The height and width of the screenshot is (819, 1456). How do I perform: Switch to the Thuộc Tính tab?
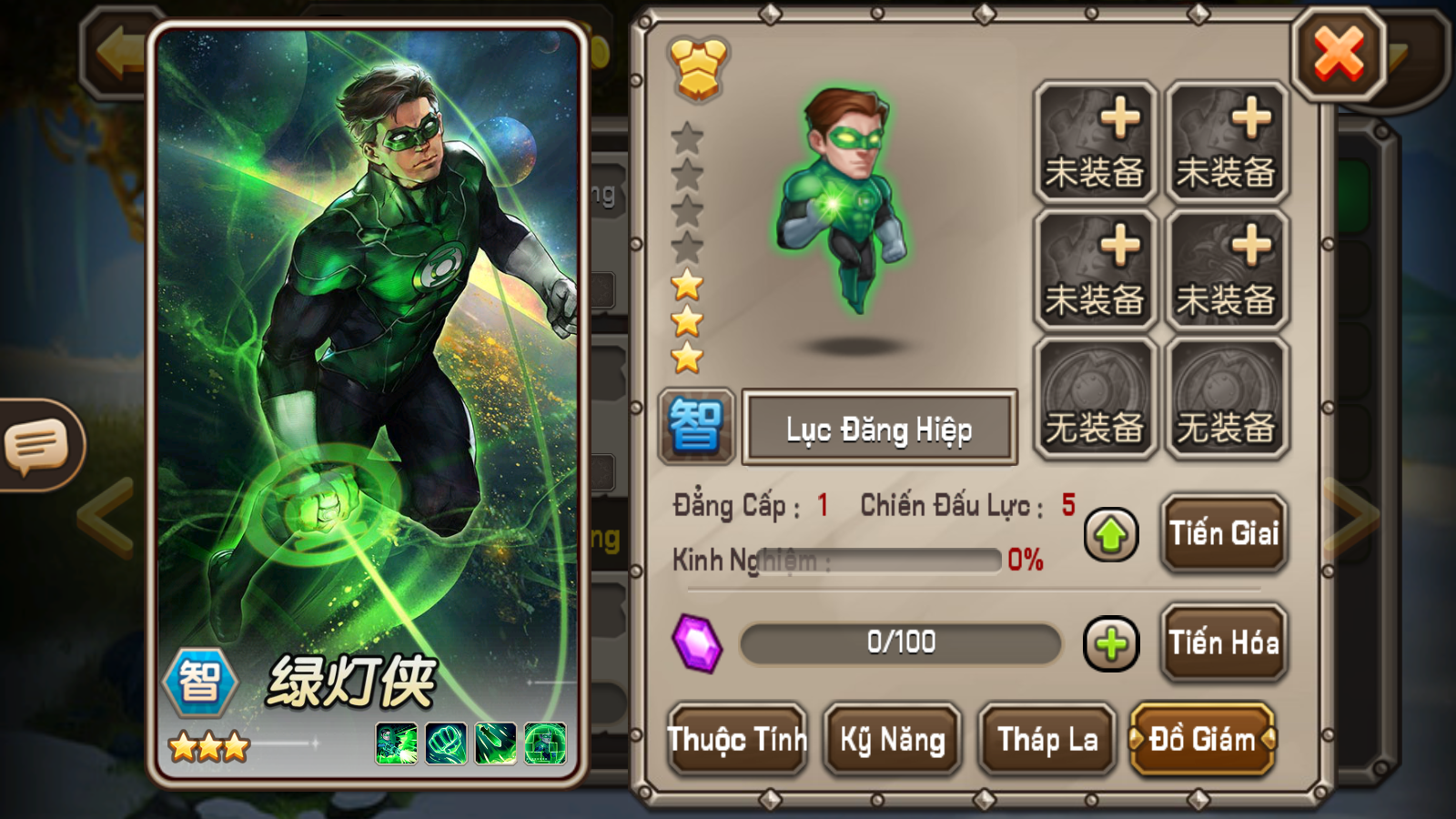pos(737,740)
